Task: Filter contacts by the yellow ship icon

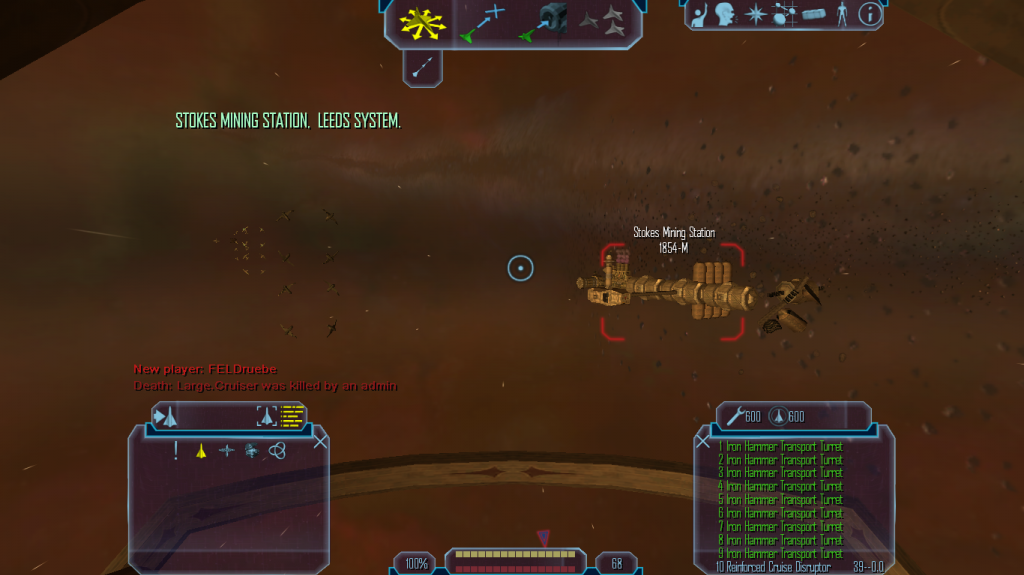Action: pyautogui.click(x=201, y=451)
